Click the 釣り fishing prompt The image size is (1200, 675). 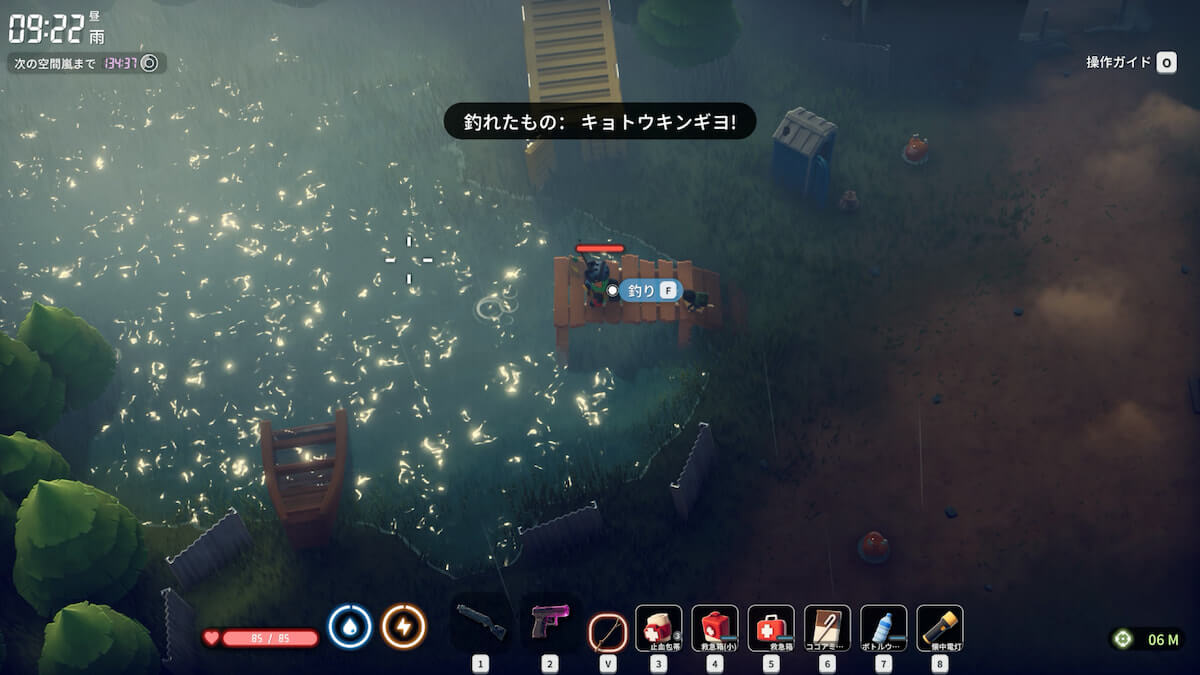click(x=650, y=291)
